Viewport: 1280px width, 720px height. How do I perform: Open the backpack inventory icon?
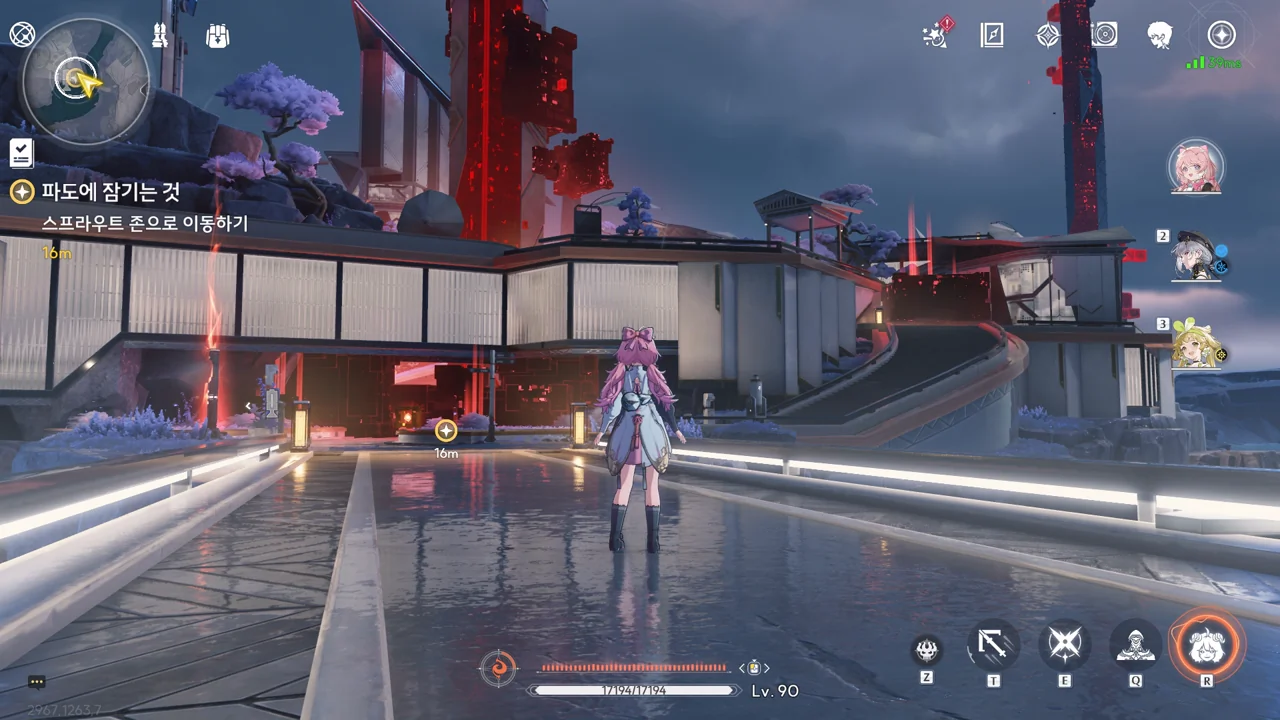coord(217,35)
